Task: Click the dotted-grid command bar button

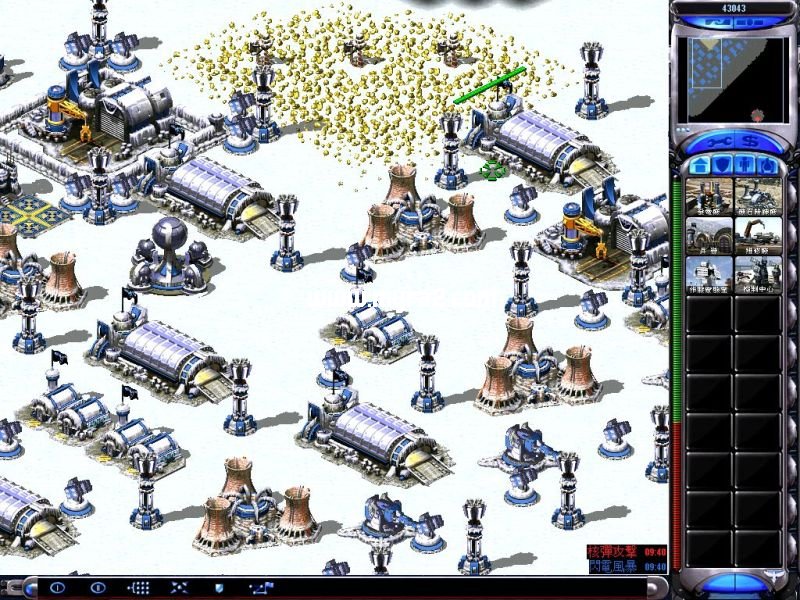Action: coord(139,588)
